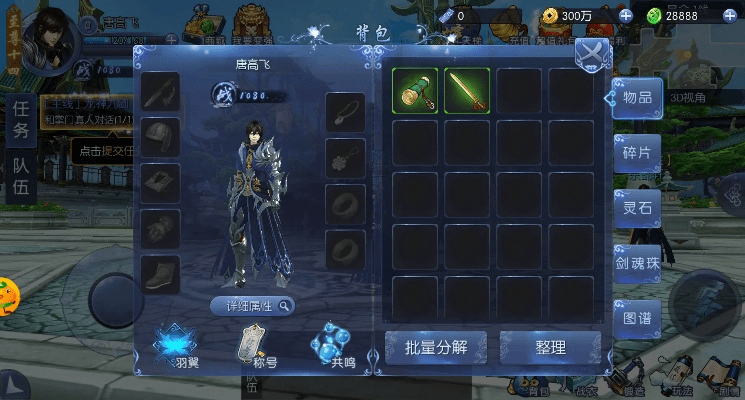The width and height of the screenshot is (745, 400).
Task: Select the 队伍 team tab
Action: [21, 175]
